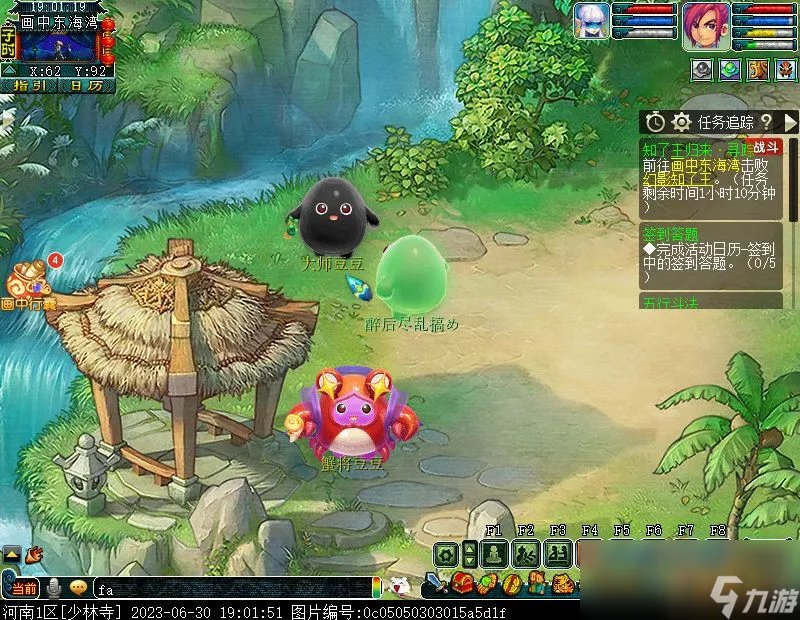Open the red treasure chest menu icon

pos(463,582)
